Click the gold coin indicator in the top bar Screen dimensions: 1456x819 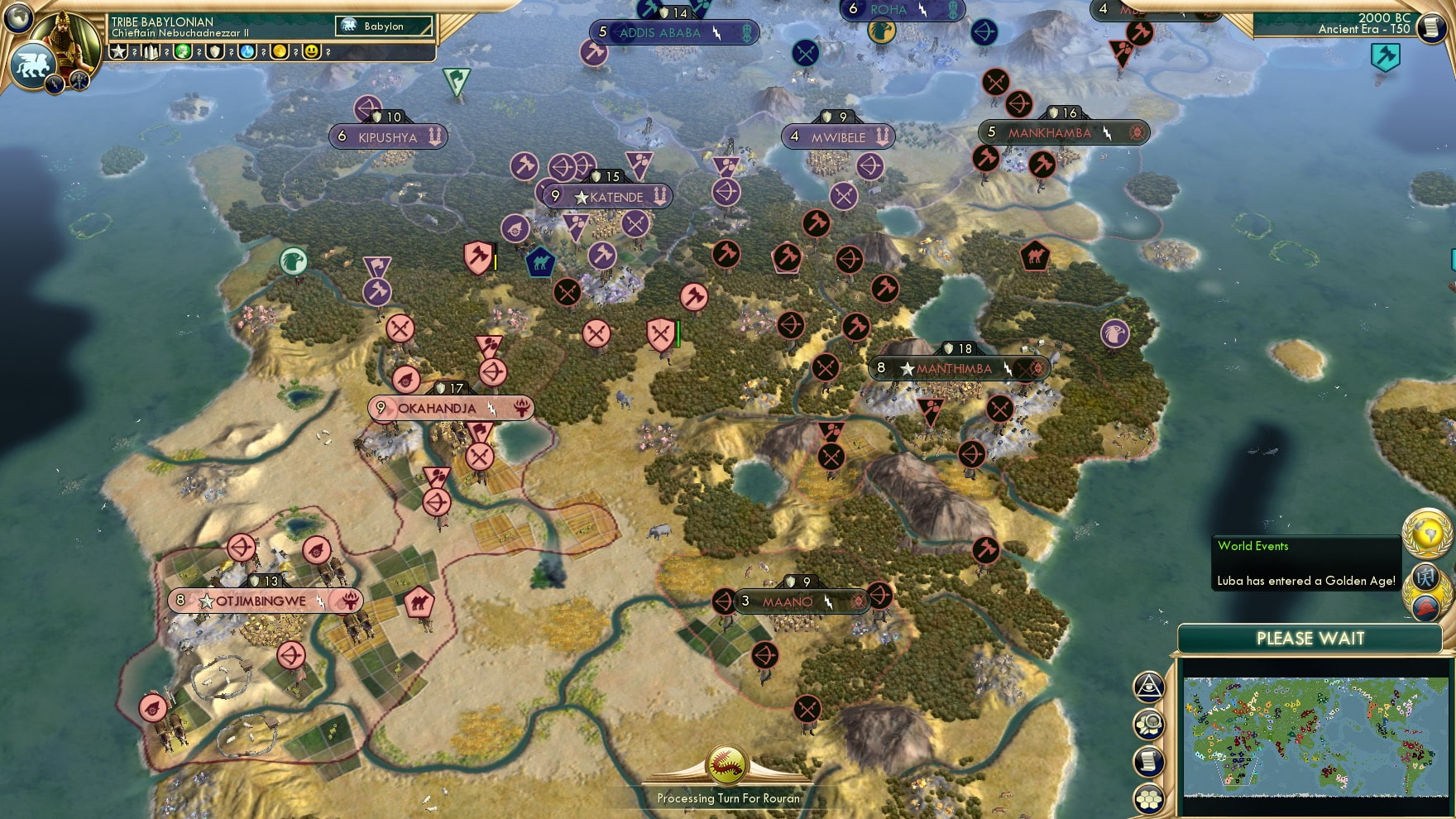click(x=281, y=52)
